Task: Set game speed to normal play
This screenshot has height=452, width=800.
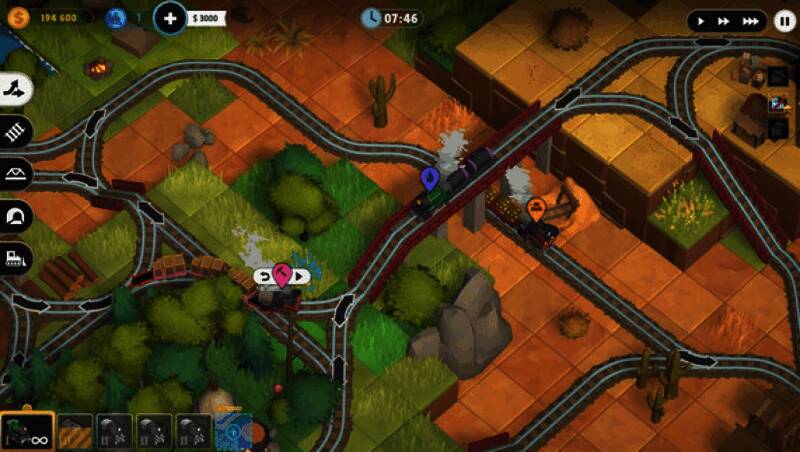Action: click(x=702, y=20)
